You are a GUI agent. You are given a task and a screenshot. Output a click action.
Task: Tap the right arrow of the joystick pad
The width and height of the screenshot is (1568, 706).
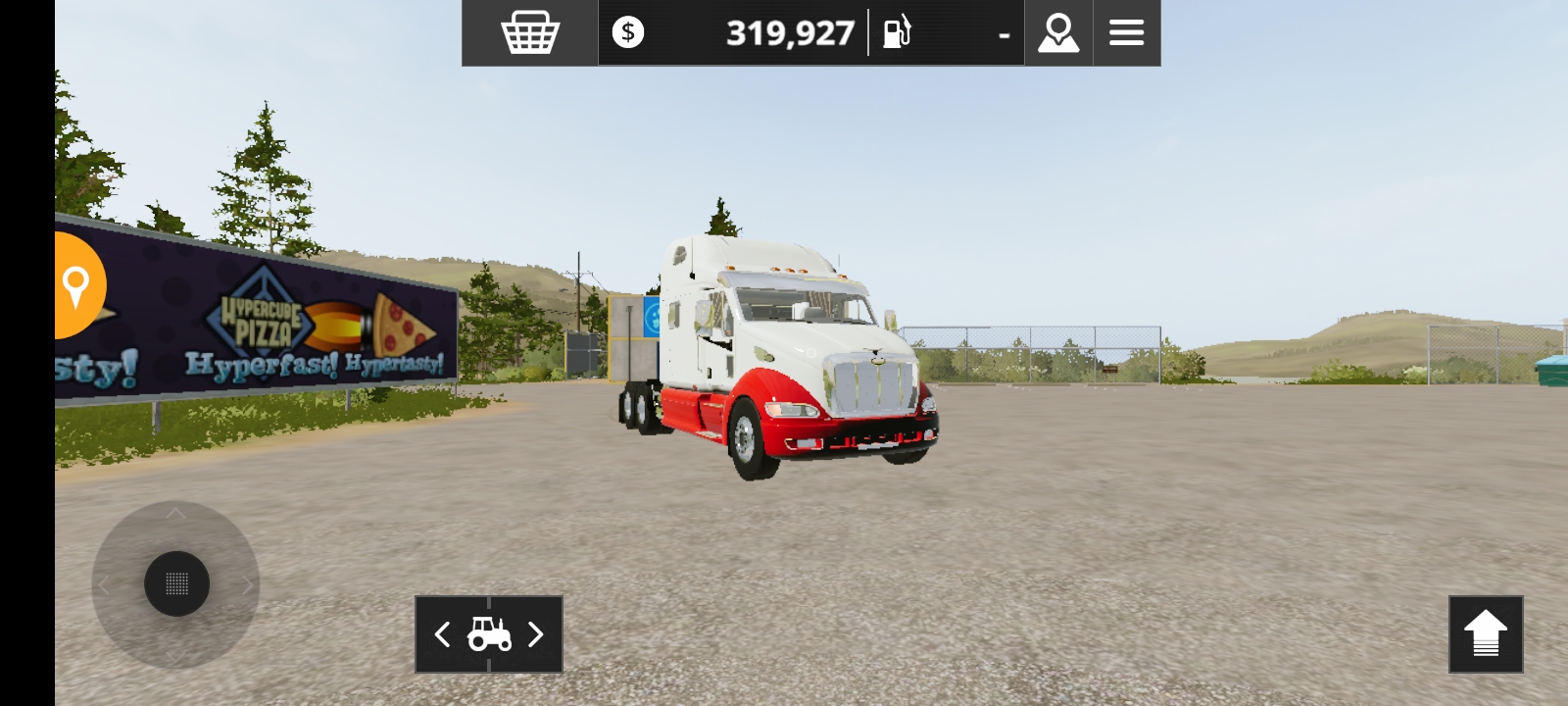coord(247,583)
